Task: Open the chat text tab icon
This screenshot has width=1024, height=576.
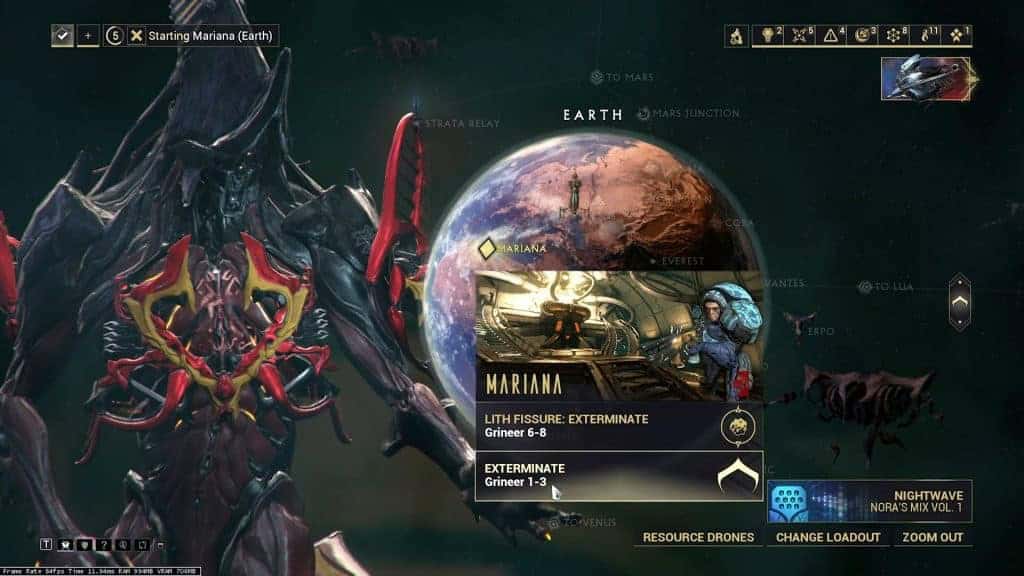Action: click(x=46, y=544)
